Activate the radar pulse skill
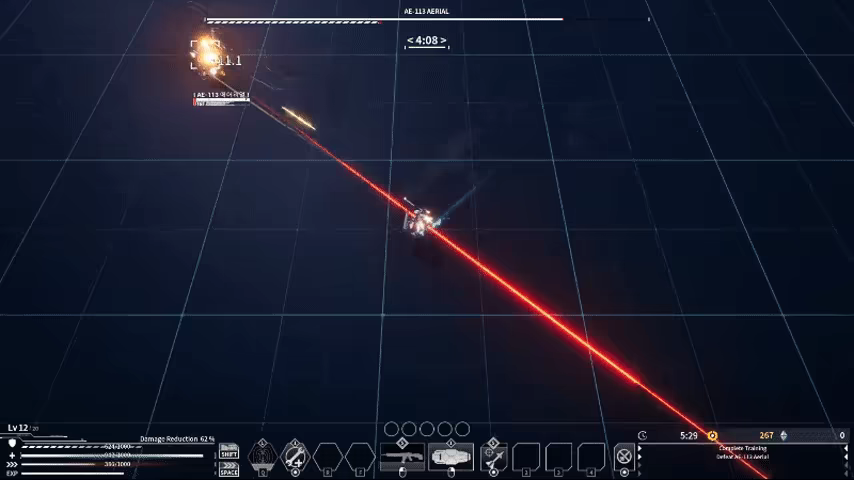Image resolution: width=854 pixels, height=480 pixels. (262, 457)
